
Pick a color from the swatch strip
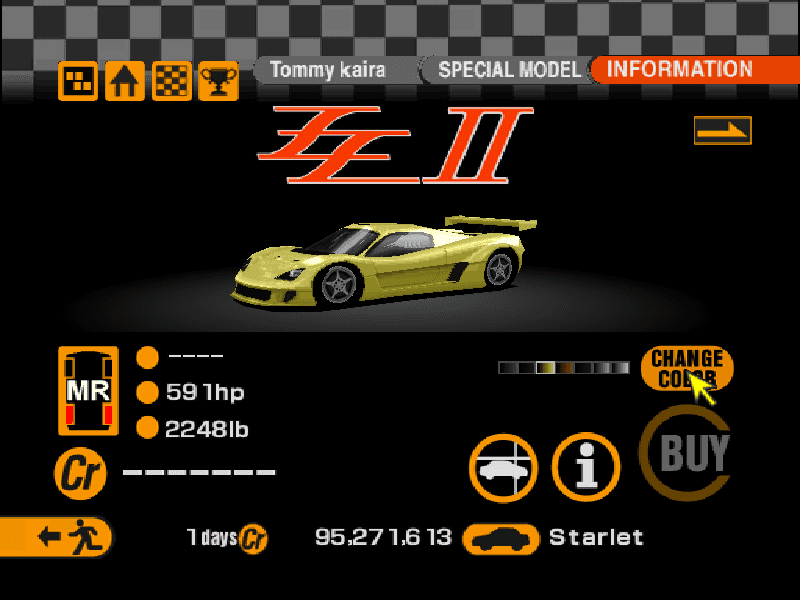(563, 367)
